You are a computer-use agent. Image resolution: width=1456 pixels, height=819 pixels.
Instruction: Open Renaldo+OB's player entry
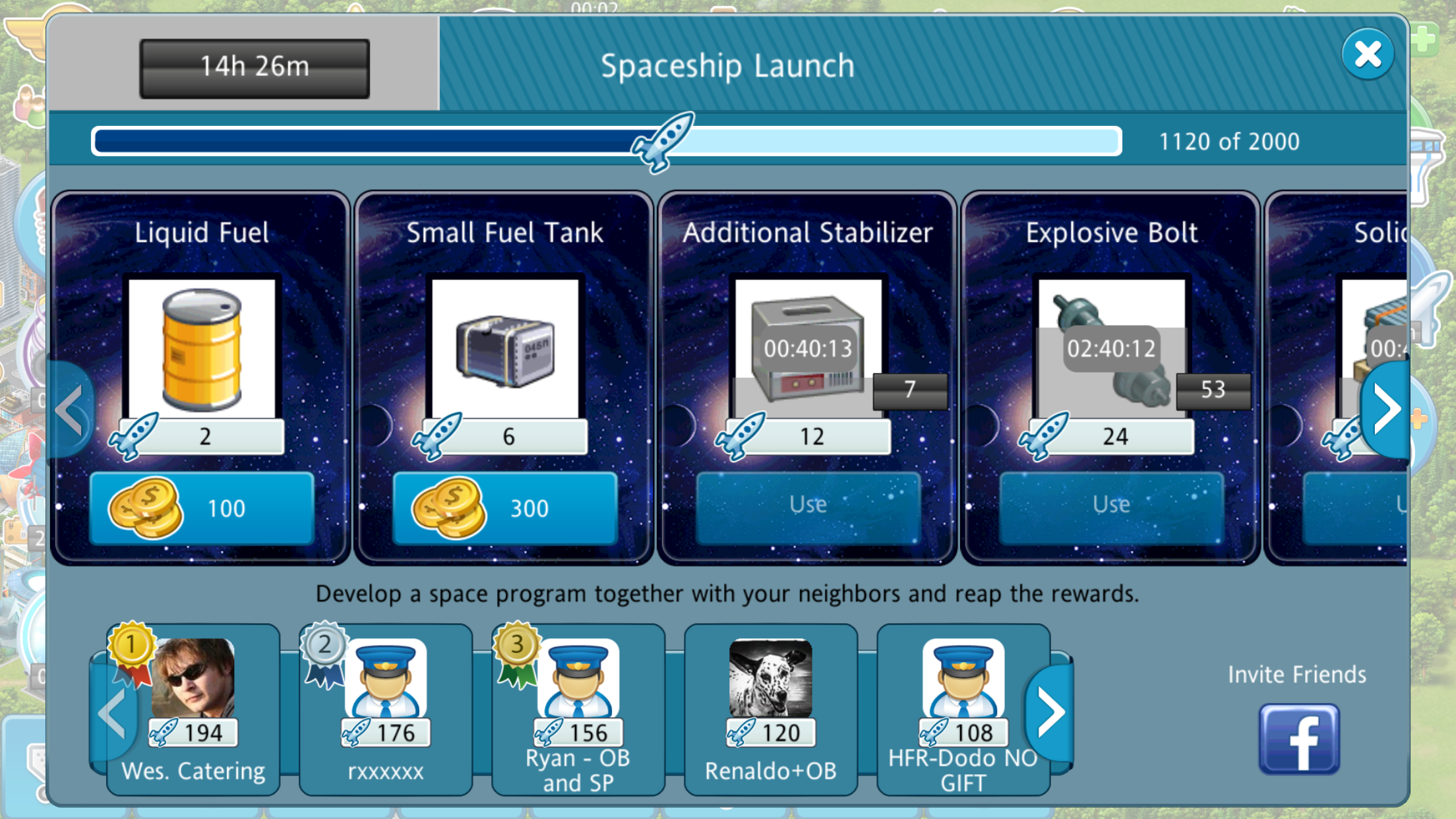pyautogui.click(x=771, y=709)
